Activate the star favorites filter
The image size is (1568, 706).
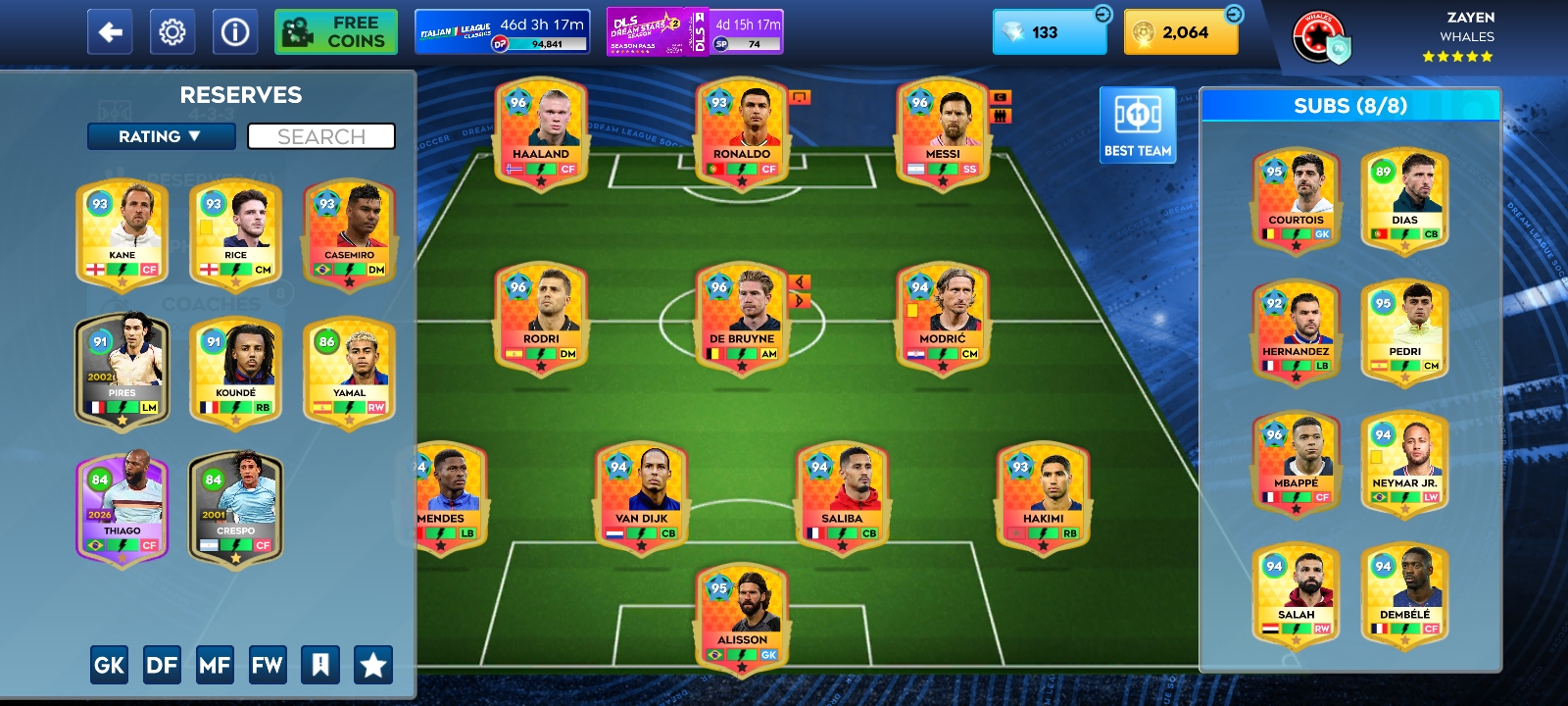[x=371, y=664]
